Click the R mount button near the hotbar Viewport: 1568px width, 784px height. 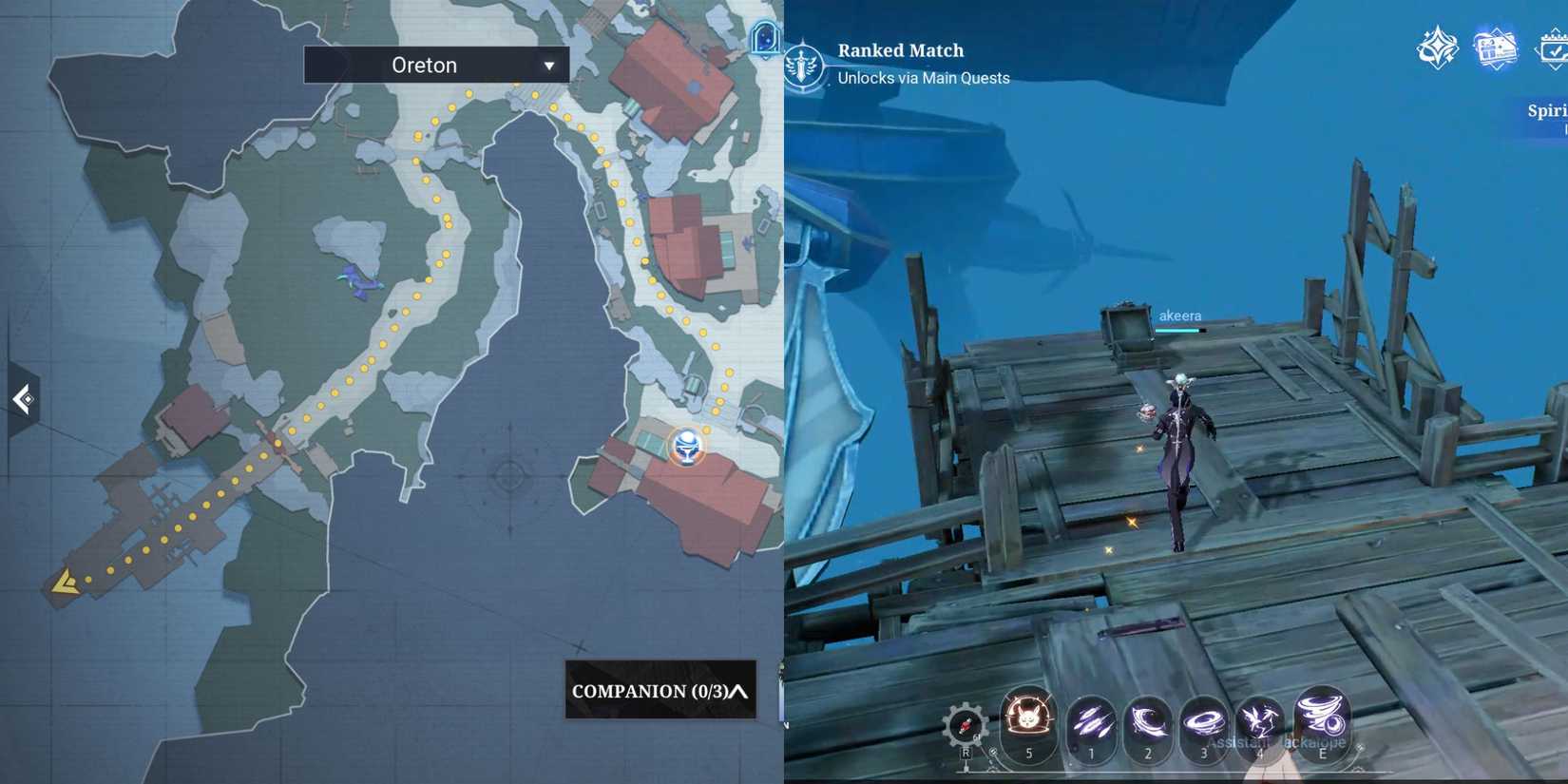pos(966,753)
